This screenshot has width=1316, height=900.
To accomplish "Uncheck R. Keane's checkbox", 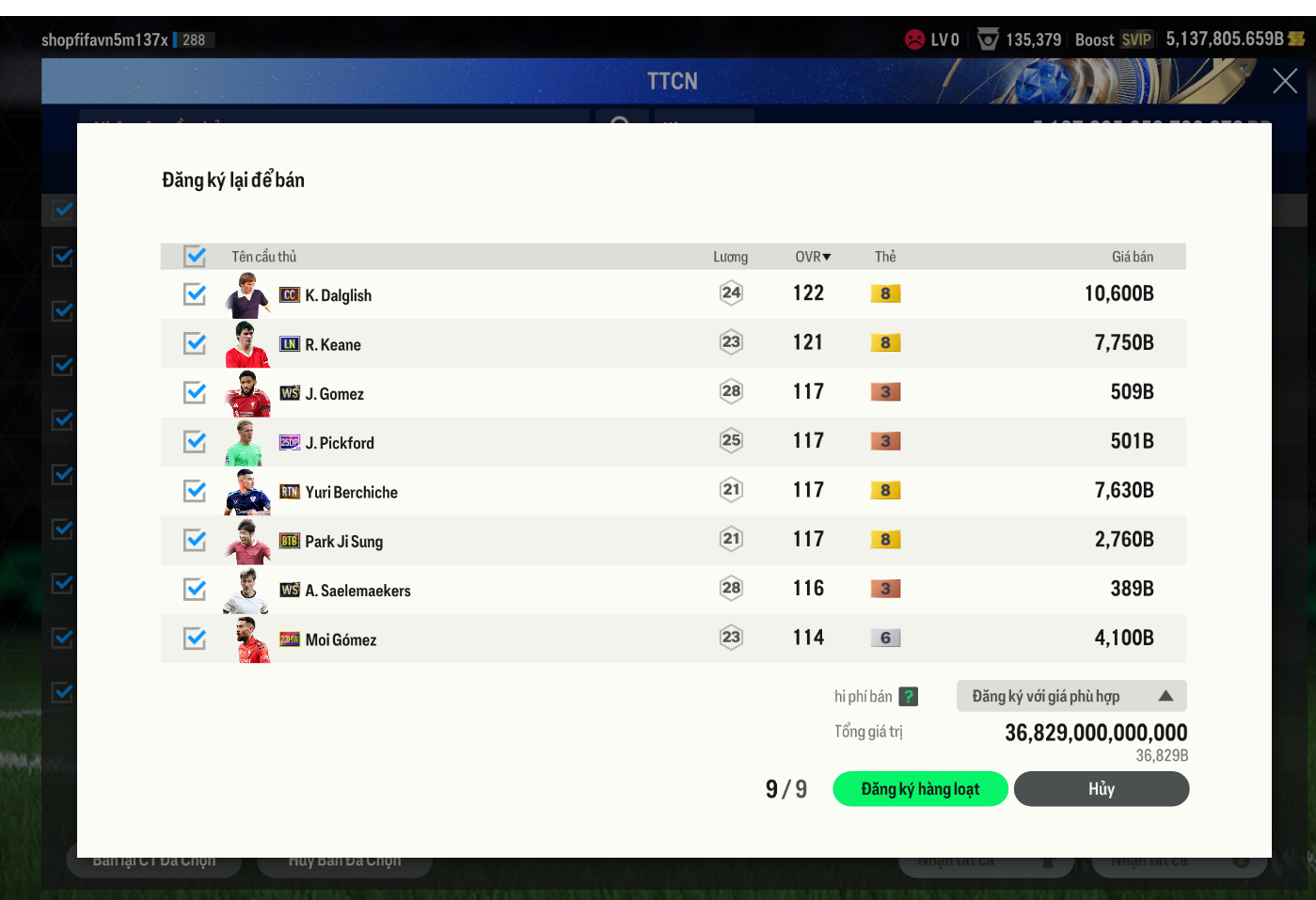I will (x=195, y=343).
